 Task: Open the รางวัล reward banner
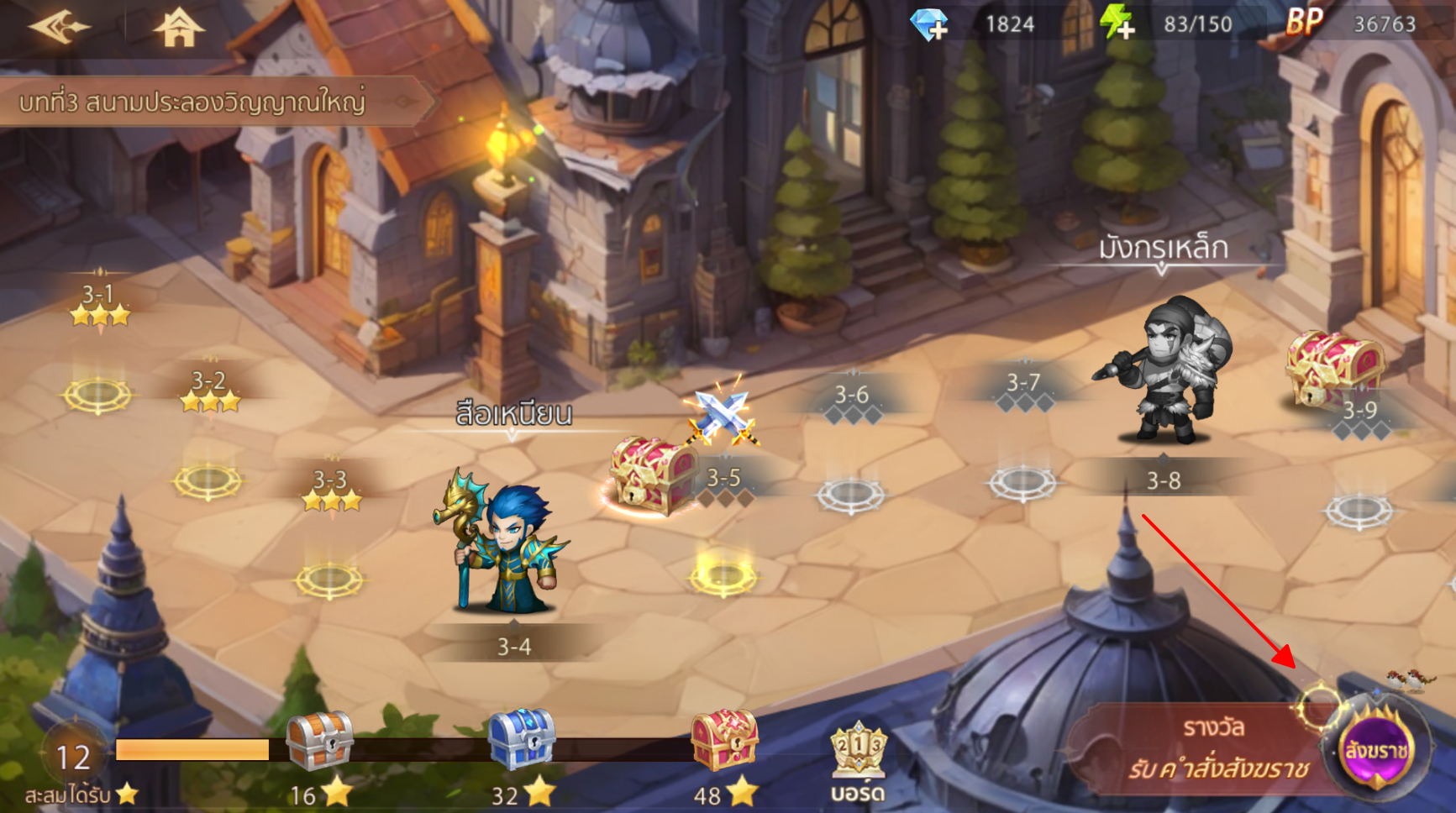(1210, 749)
